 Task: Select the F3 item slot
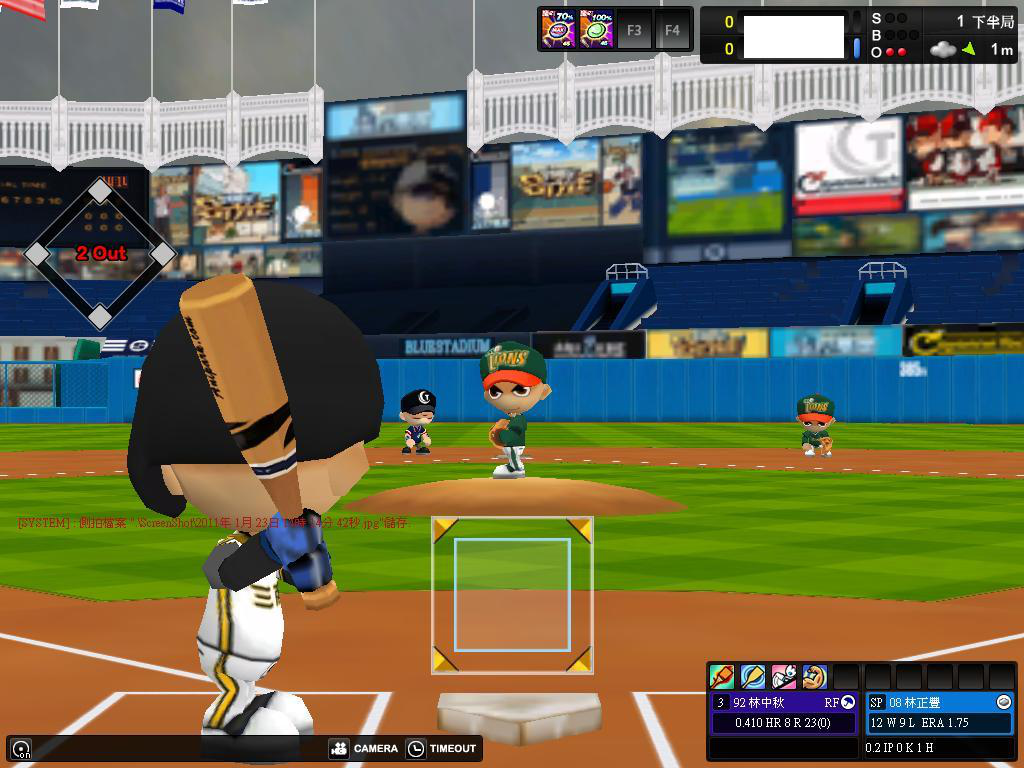(634, 30)
